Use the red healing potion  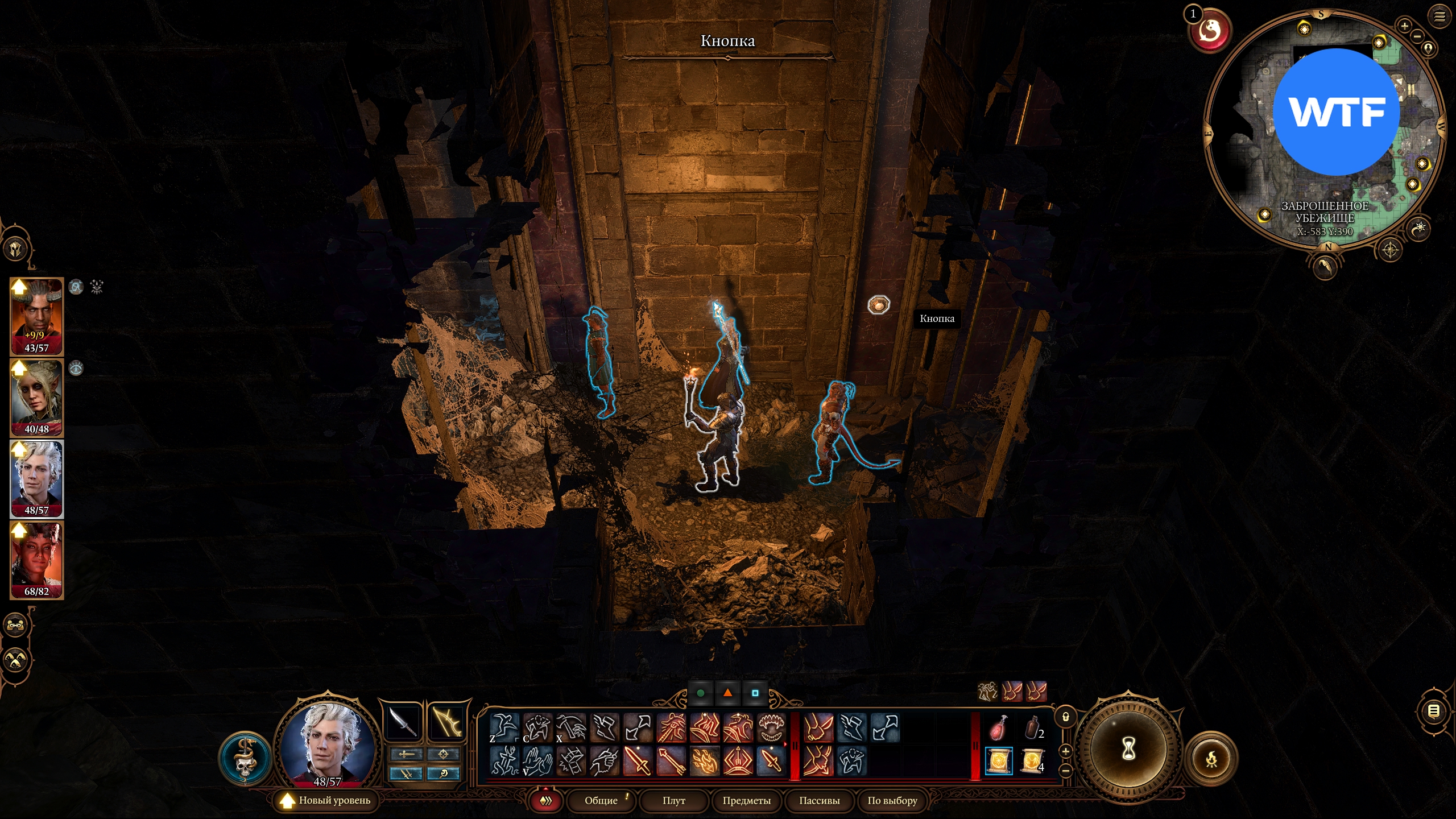tap(998, 728)
